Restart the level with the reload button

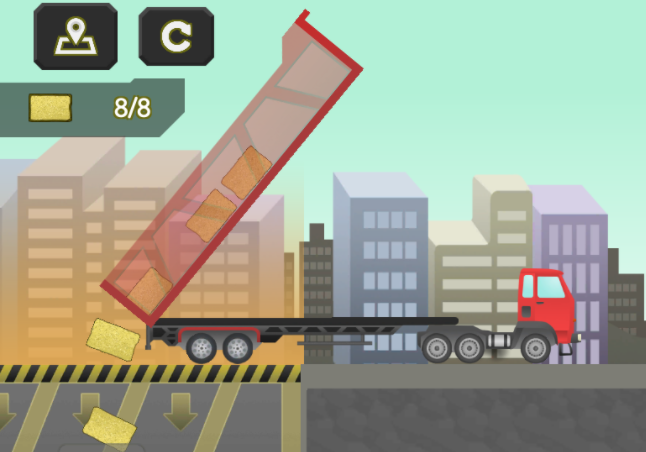pyautogui.click(x=176, y=36)
